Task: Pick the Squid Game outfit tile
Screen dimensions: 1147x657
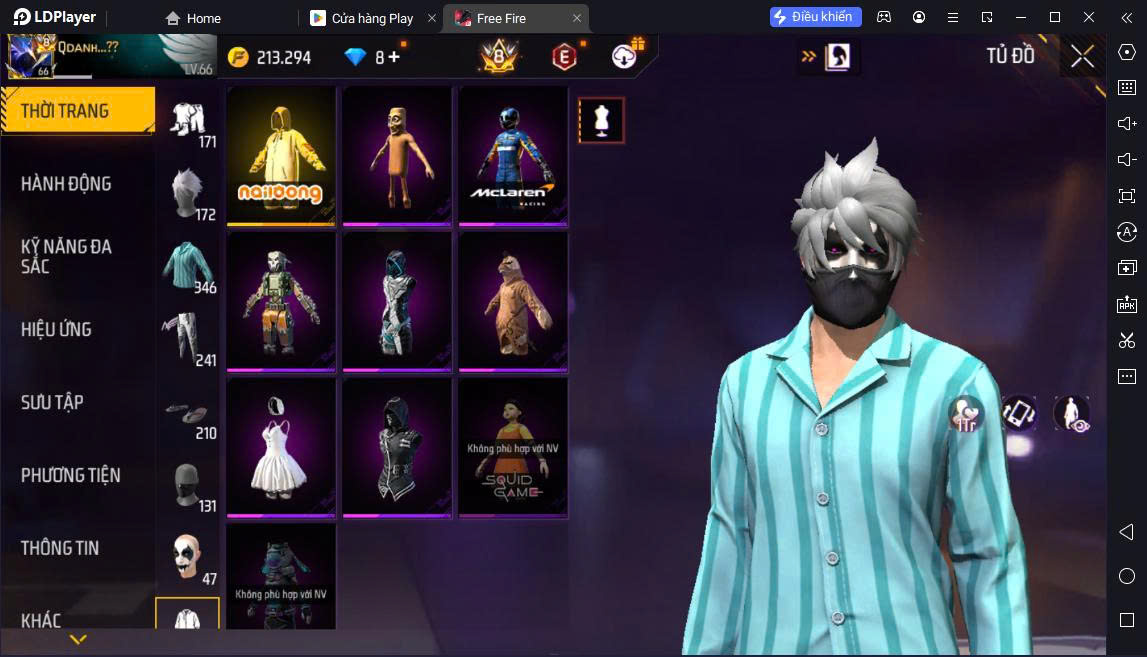Action: [x=512, y=447]
